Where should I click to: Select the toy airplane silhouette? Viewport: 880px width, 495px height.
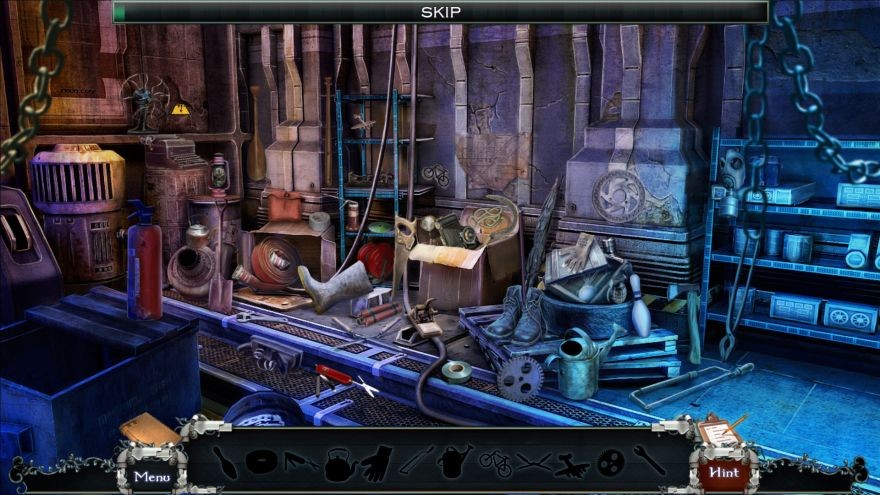[572, 463]
